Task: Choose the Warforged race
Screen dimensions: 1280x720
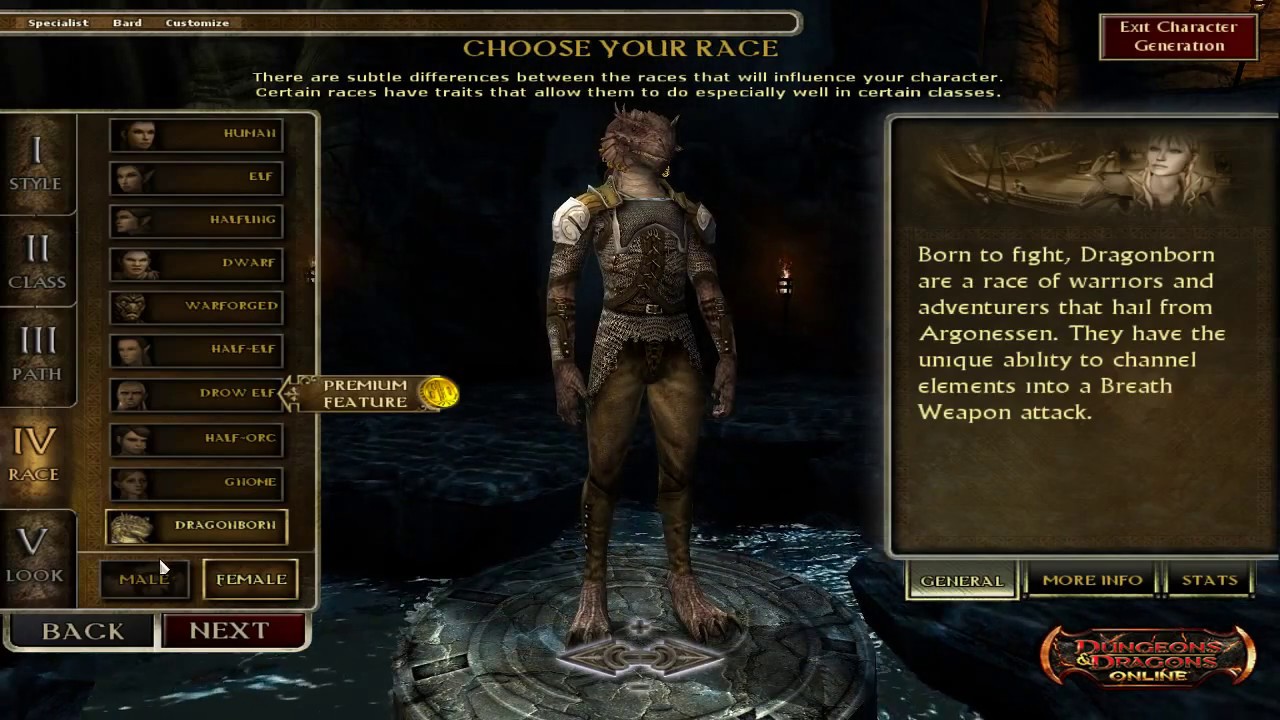Action: click(196, 306)
